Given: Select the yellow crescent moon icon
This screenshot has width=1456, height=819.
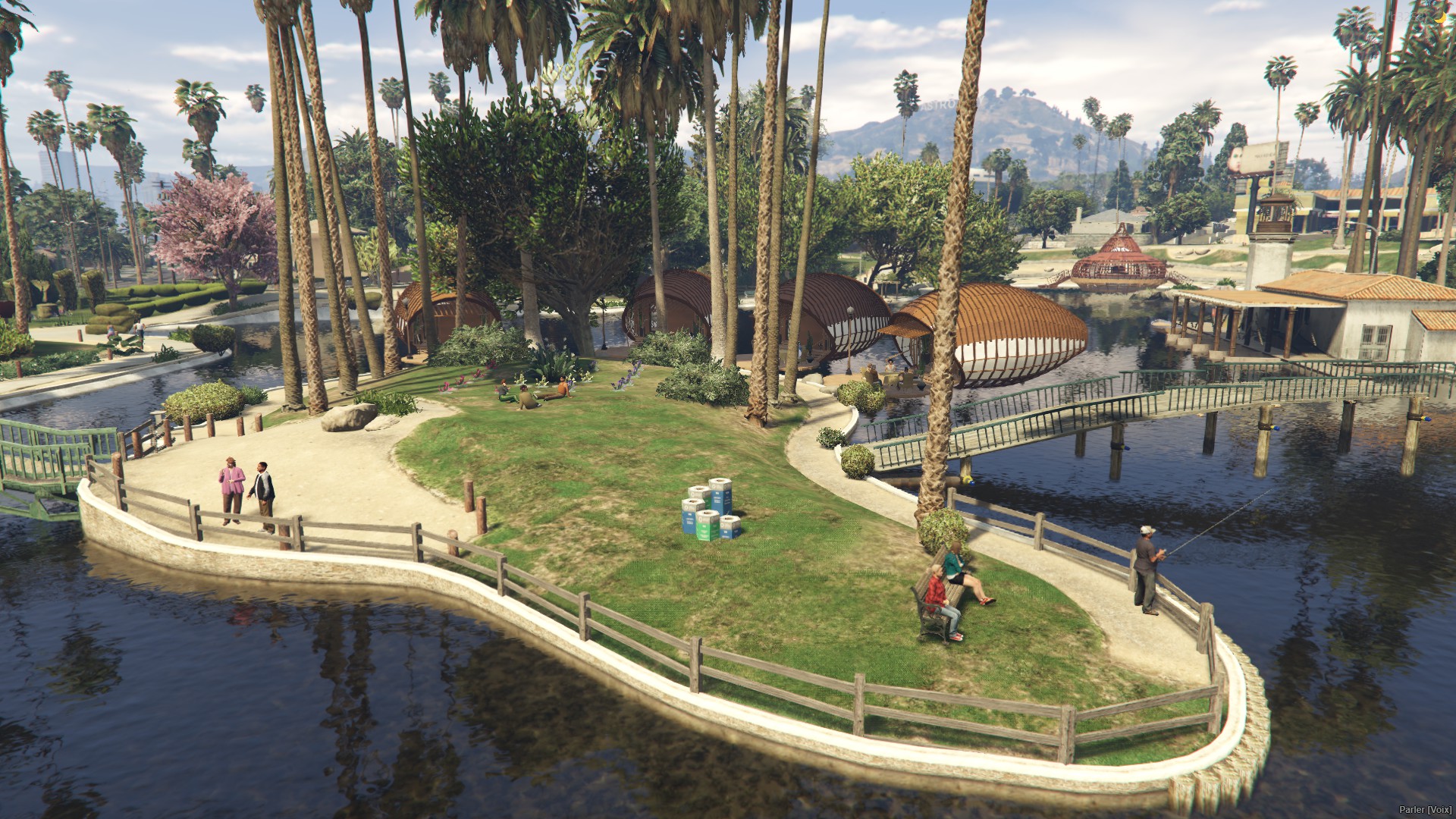Looking at the screenshot, I should click(1442, 16).
